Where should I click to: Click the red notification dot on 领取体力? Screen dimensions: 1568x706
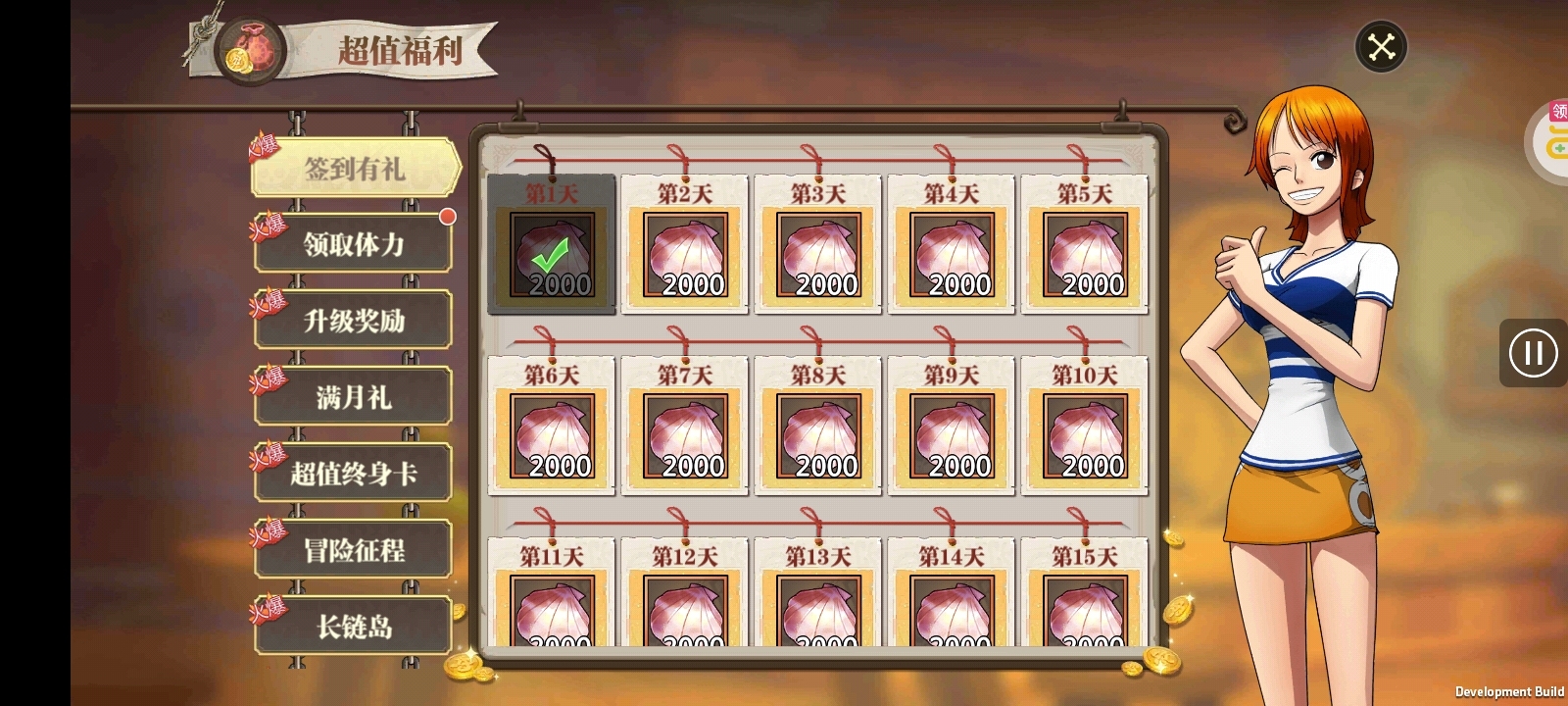pyautogui.click(x=450, y=218)
